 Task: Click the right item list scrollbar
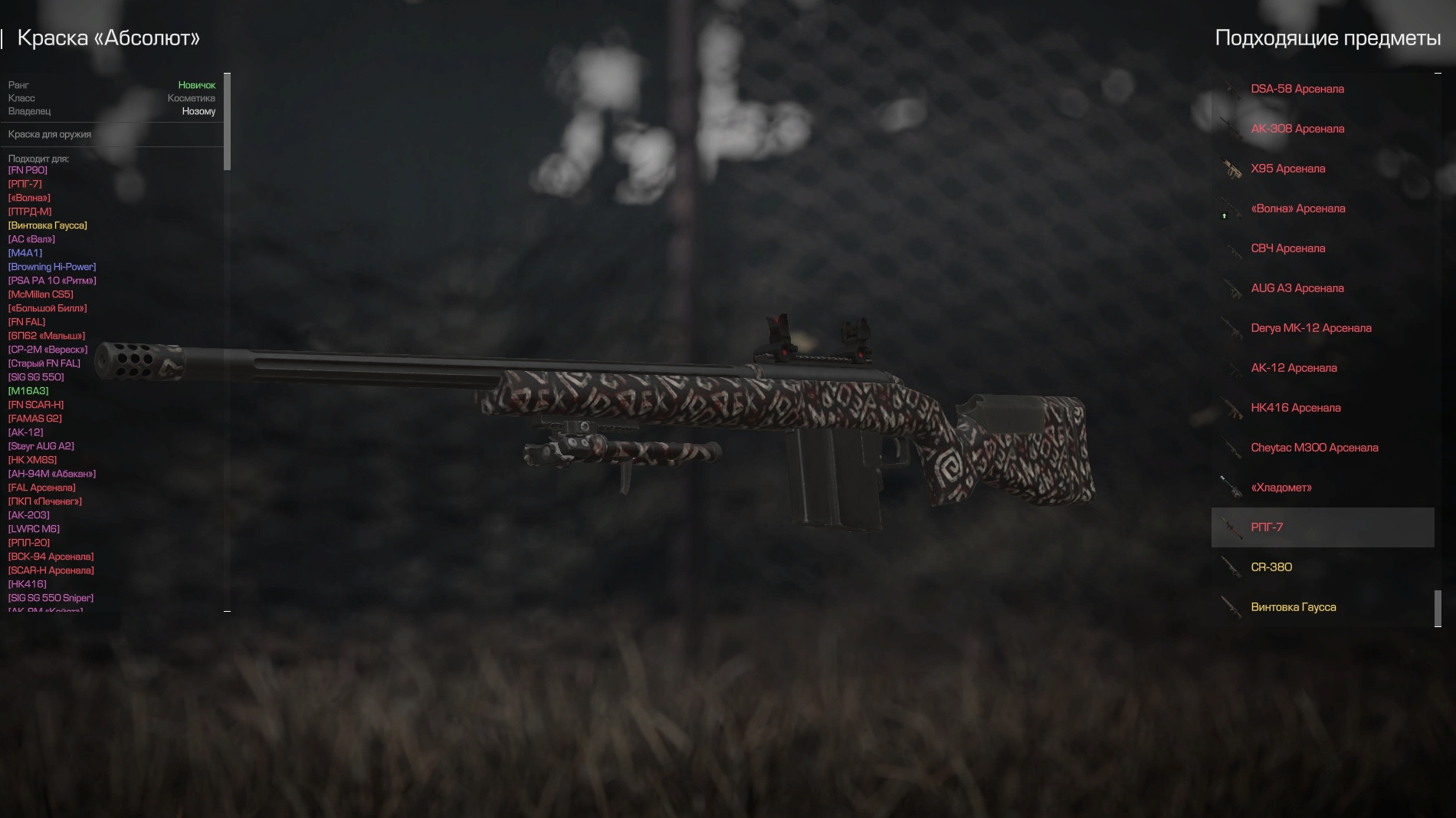tap(1438, 608)
